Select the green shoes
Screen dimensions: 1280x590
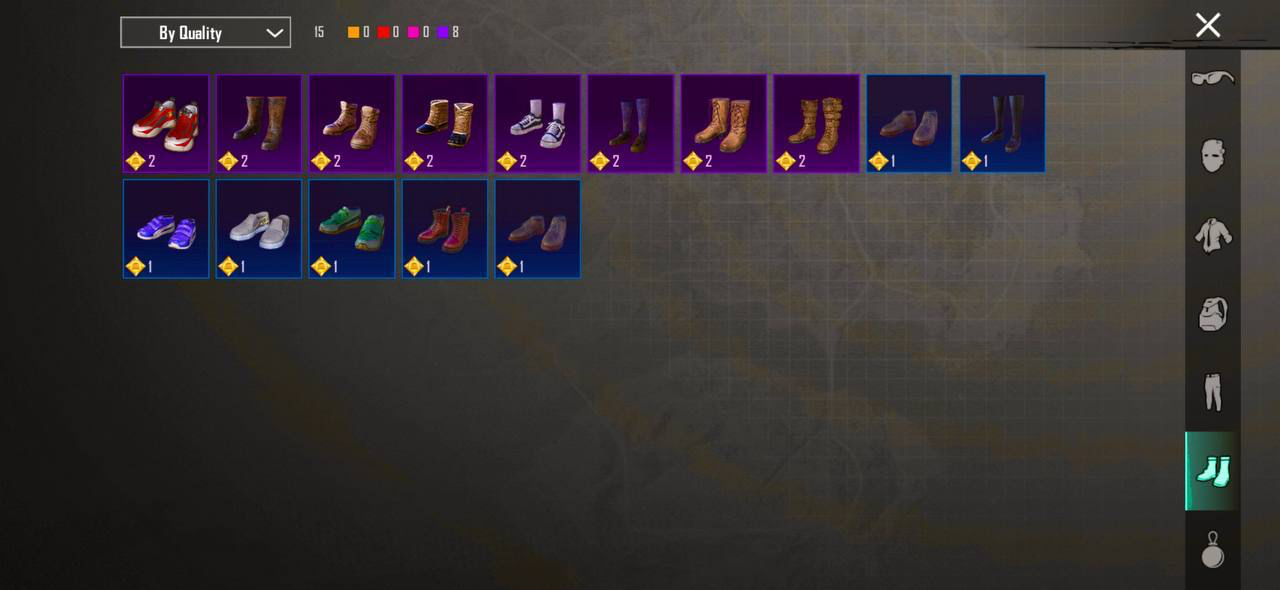352,228
